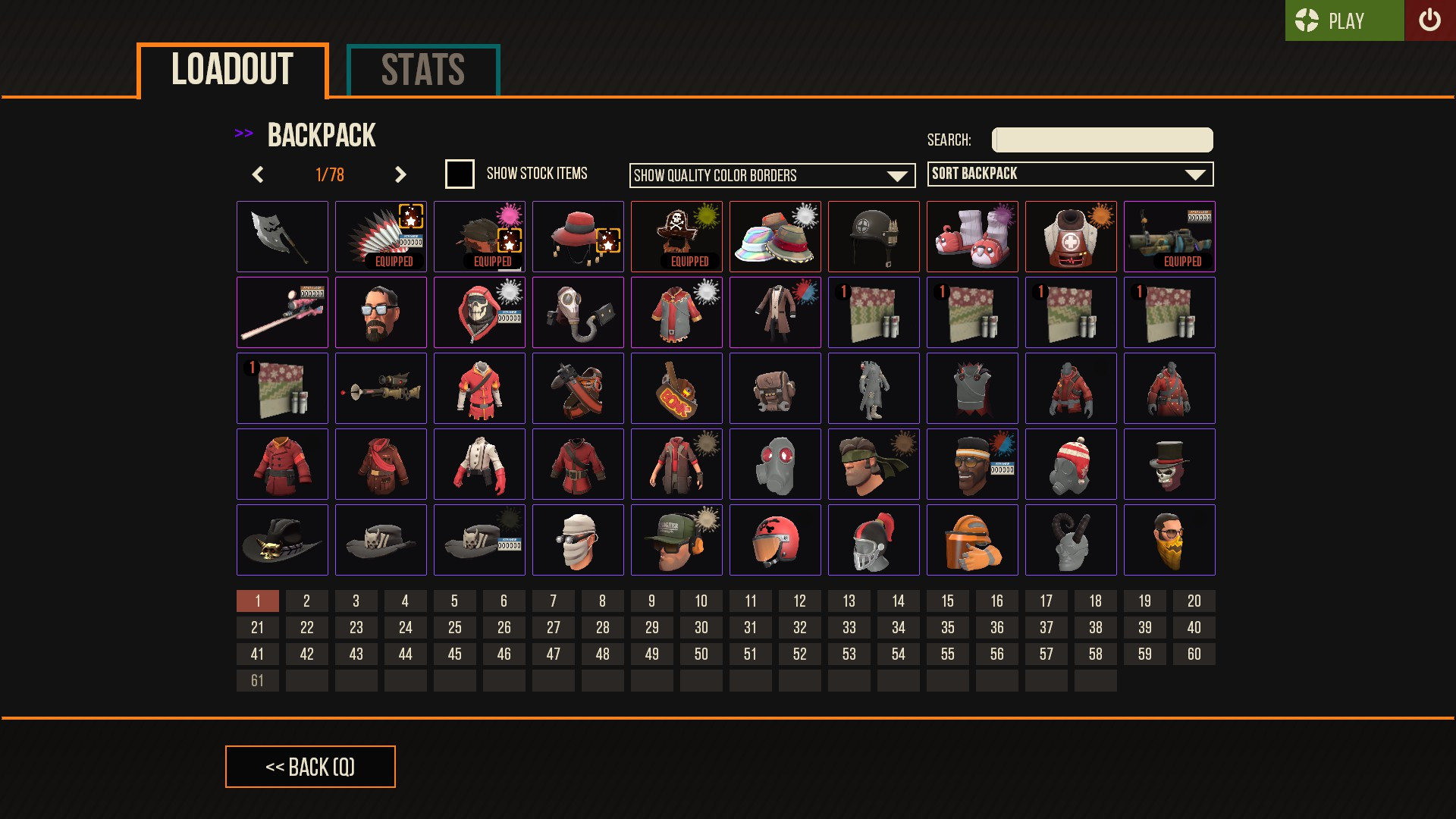Open the Show Quality Color Borders dropdown

772,175
